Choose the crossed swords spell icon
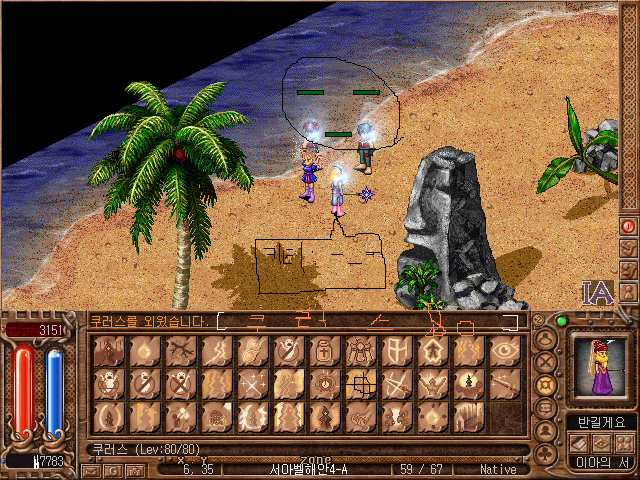Viewport: 640px width, 480px height. click(397, 383)
